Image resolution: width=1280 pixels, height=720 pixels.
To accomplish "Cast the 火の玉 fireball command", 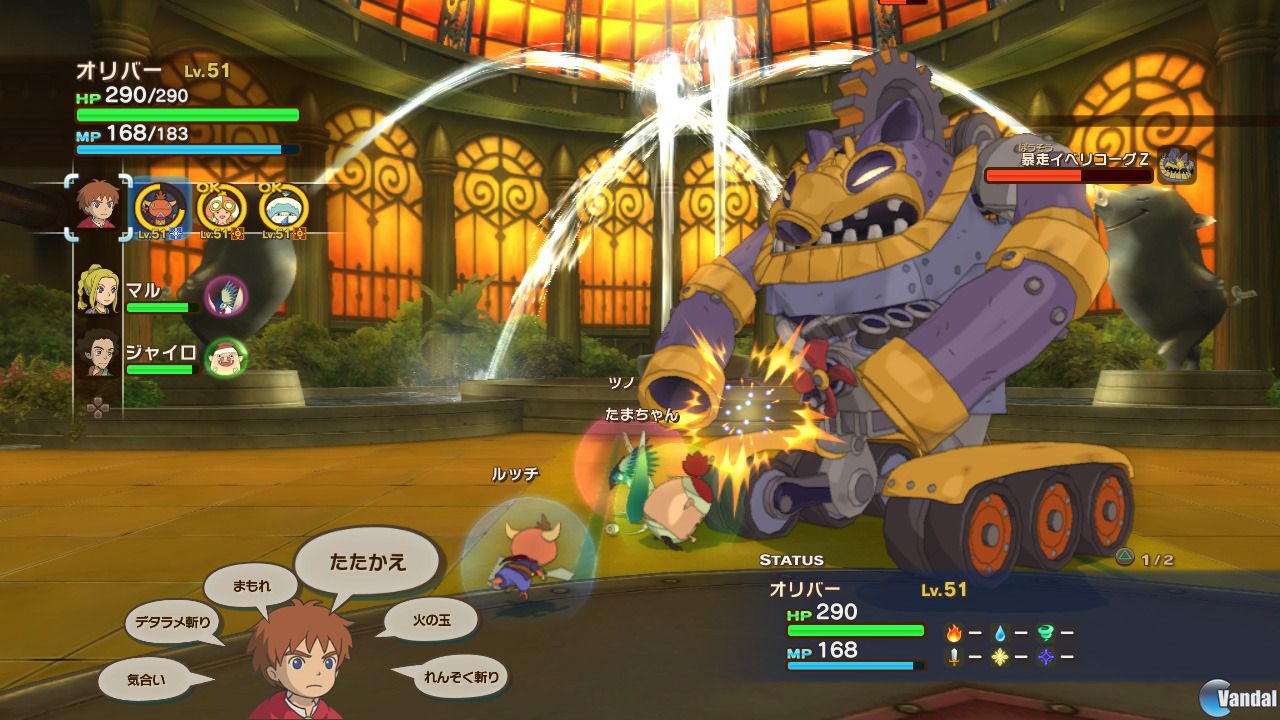I will click(430, 621).
